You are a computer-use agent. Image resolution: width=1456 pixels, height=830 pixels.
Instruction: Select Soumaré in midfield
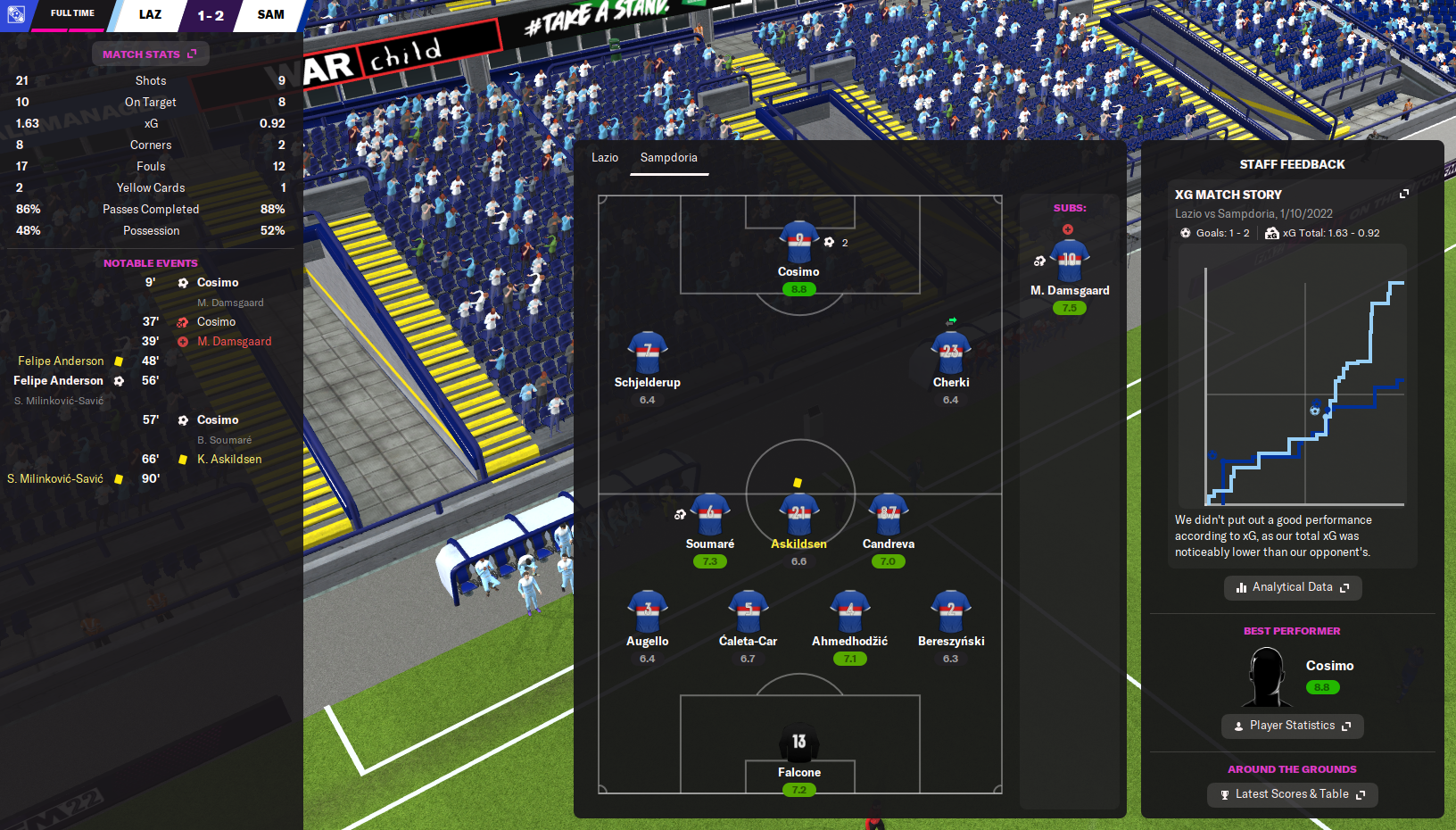point(710,515)
